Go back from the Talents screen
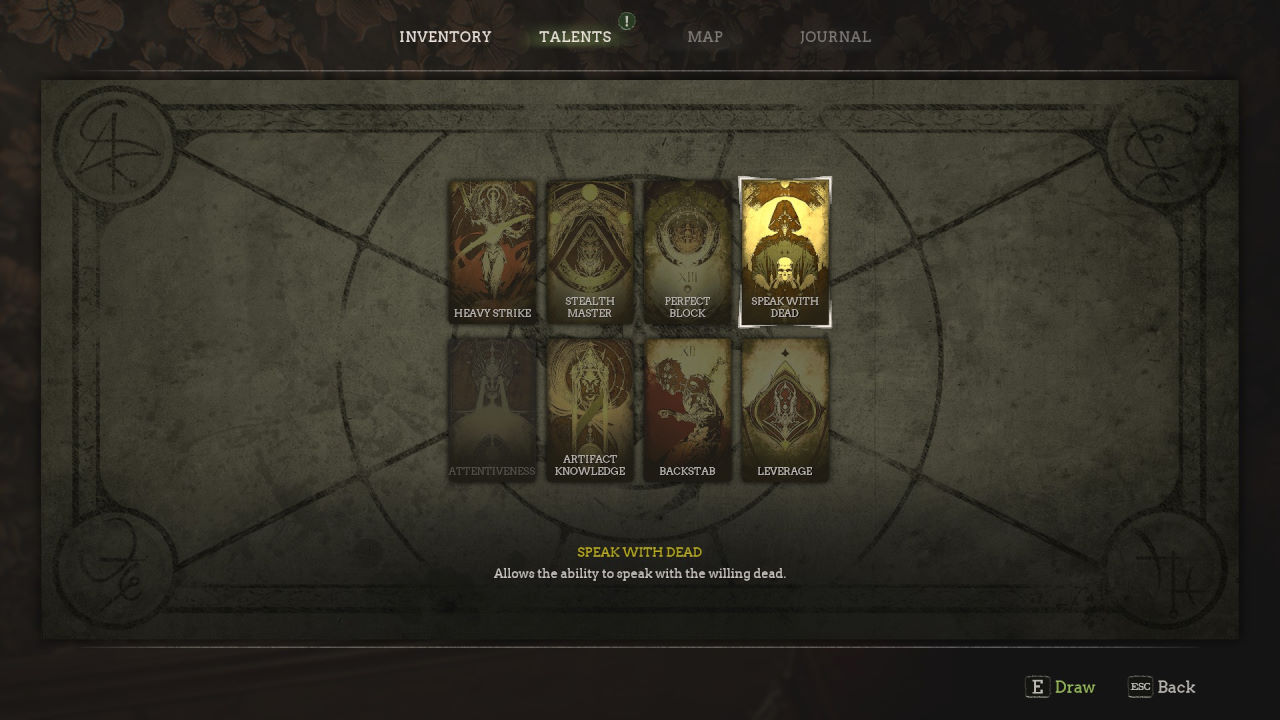 click(1162, 687)
